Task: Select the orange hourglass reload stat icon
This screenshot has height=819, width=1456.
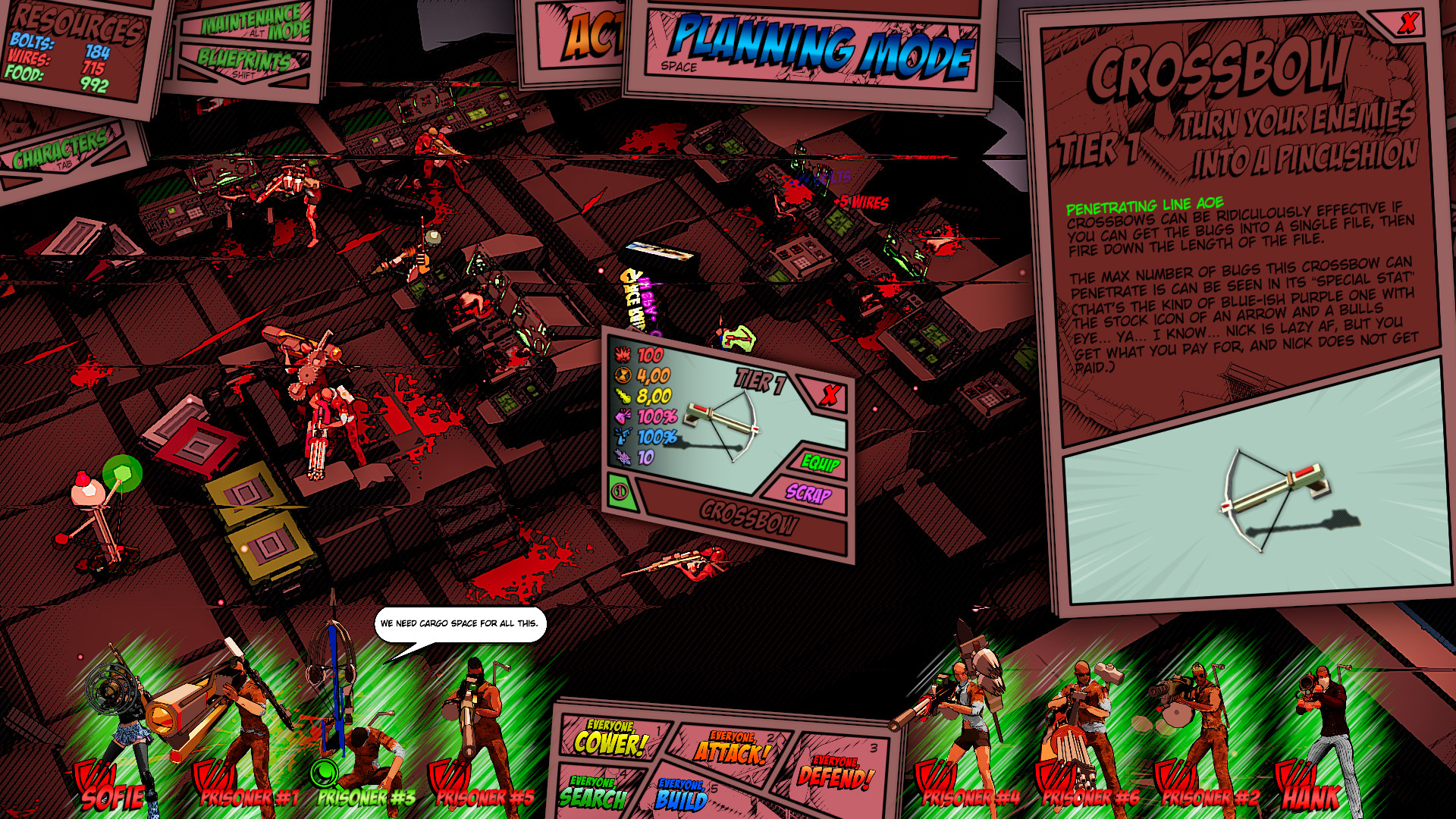Action: 623,374
